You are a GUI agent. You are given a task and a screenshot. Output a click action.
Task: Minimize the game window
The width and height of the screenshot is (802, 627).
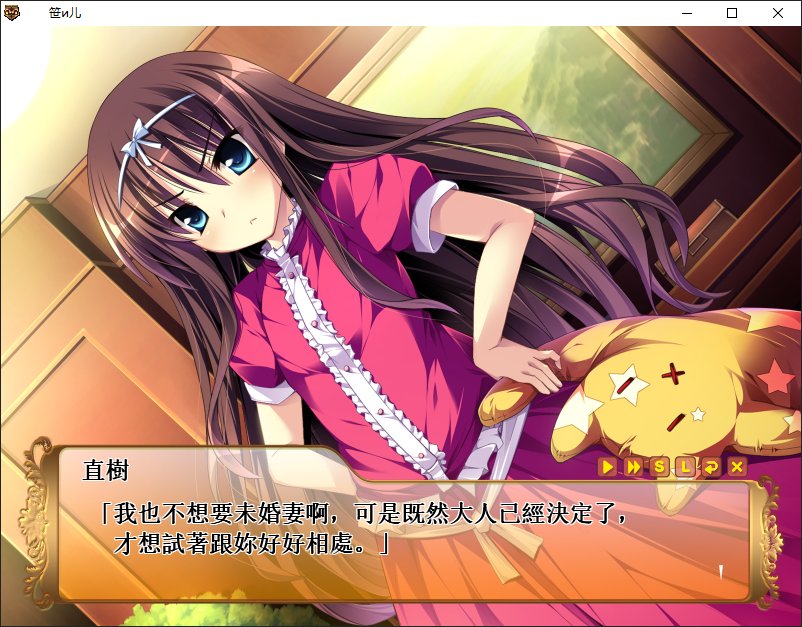tap(687, 13)
